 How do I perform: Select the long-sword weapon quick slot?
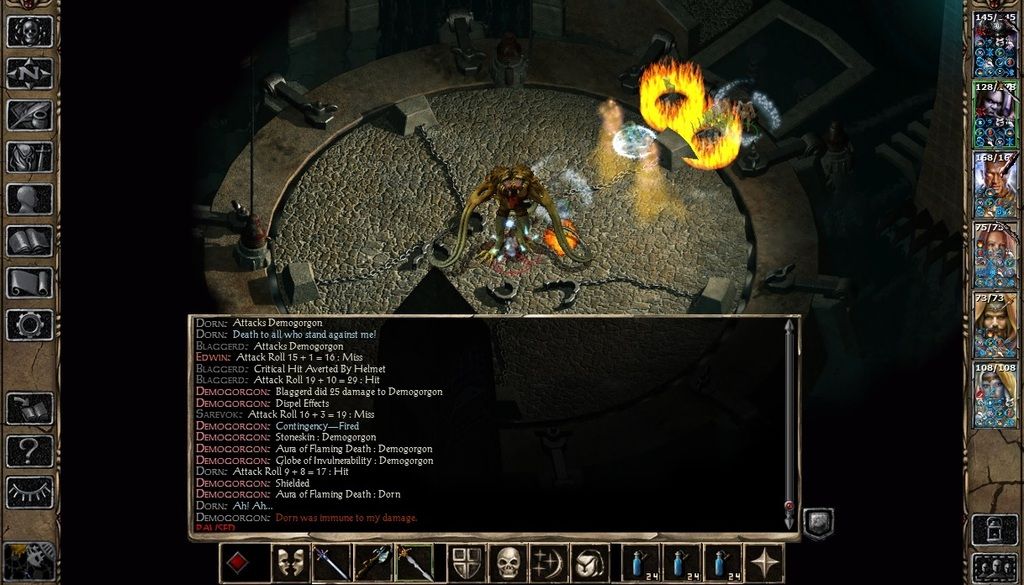(x=331, y=563)
